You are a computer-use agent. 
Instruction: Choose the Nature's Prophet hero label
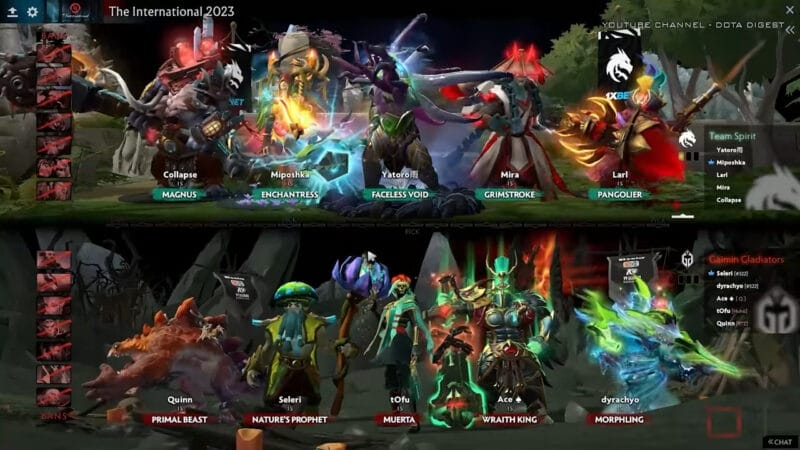[x=289, y=420]
